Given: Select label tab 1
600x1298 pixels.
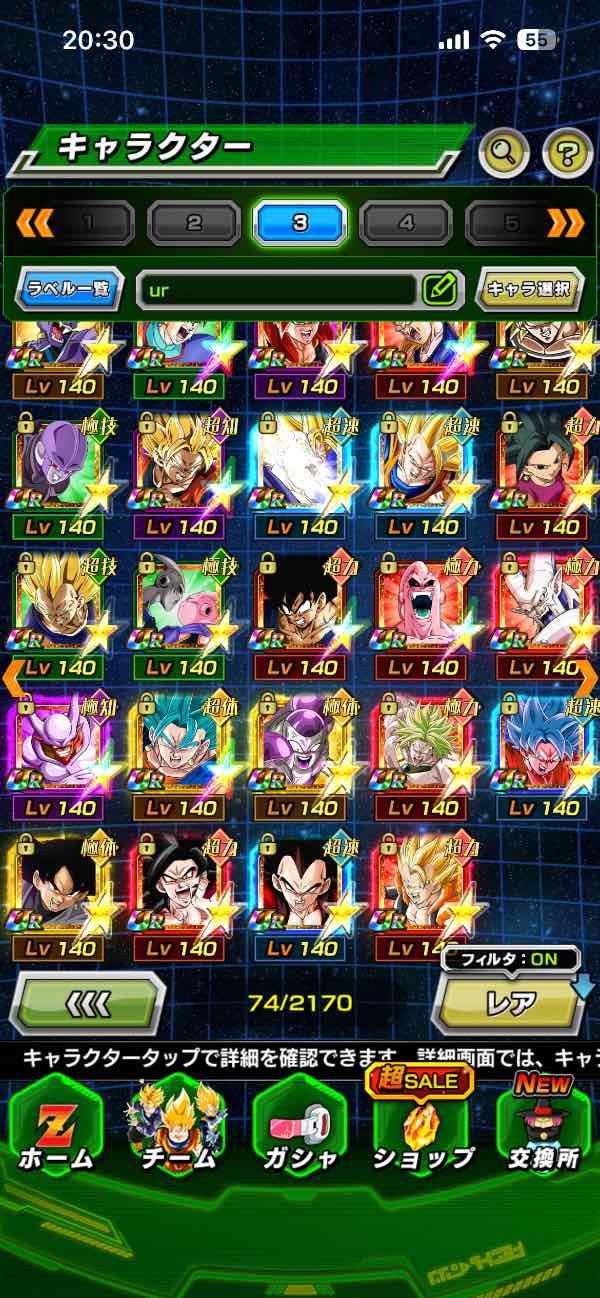Looking at the screenshot, I should 89,223.
